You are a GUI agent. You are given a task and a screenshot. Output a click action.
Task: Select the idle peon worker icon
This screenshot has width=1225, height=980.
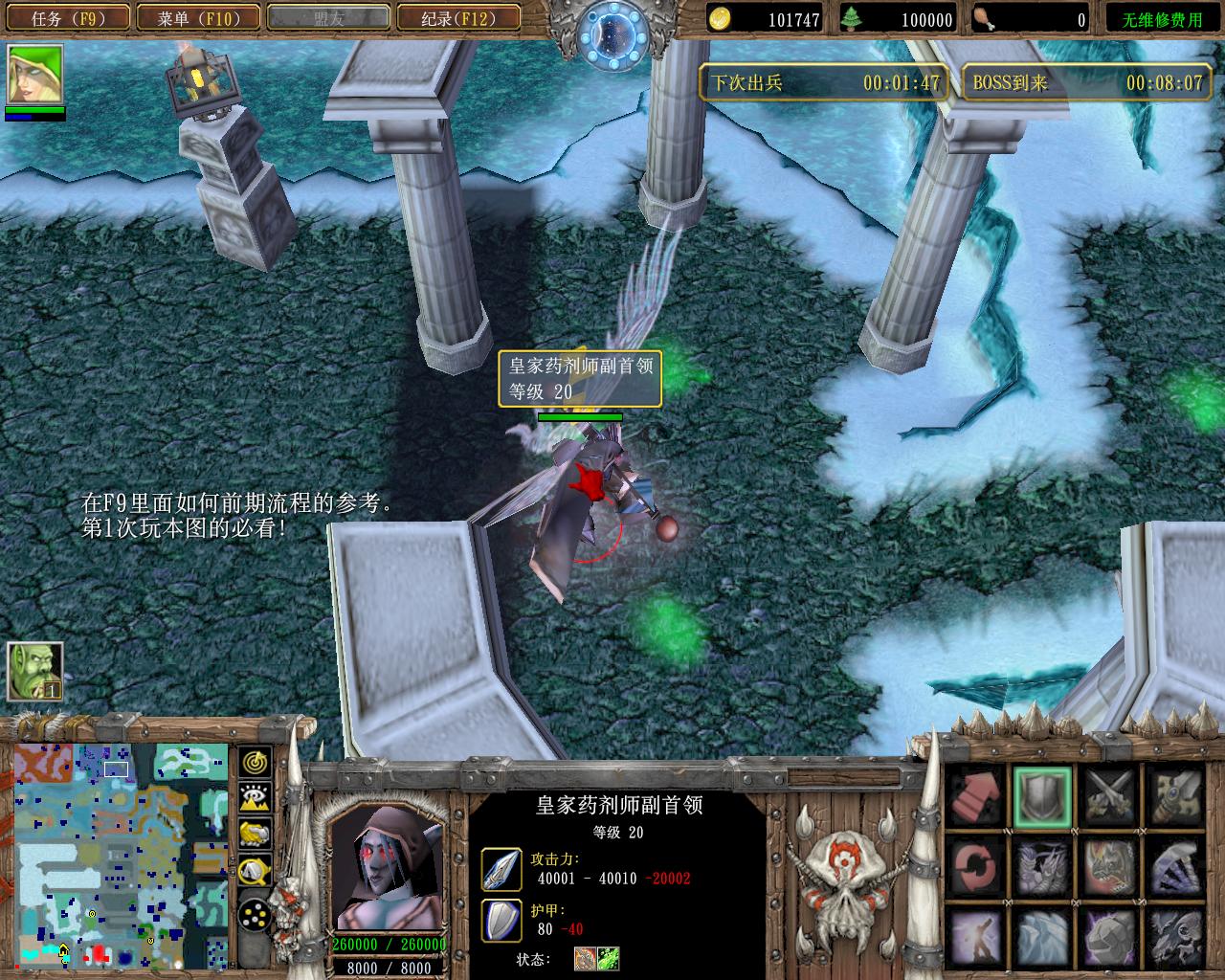coord(35,671)
